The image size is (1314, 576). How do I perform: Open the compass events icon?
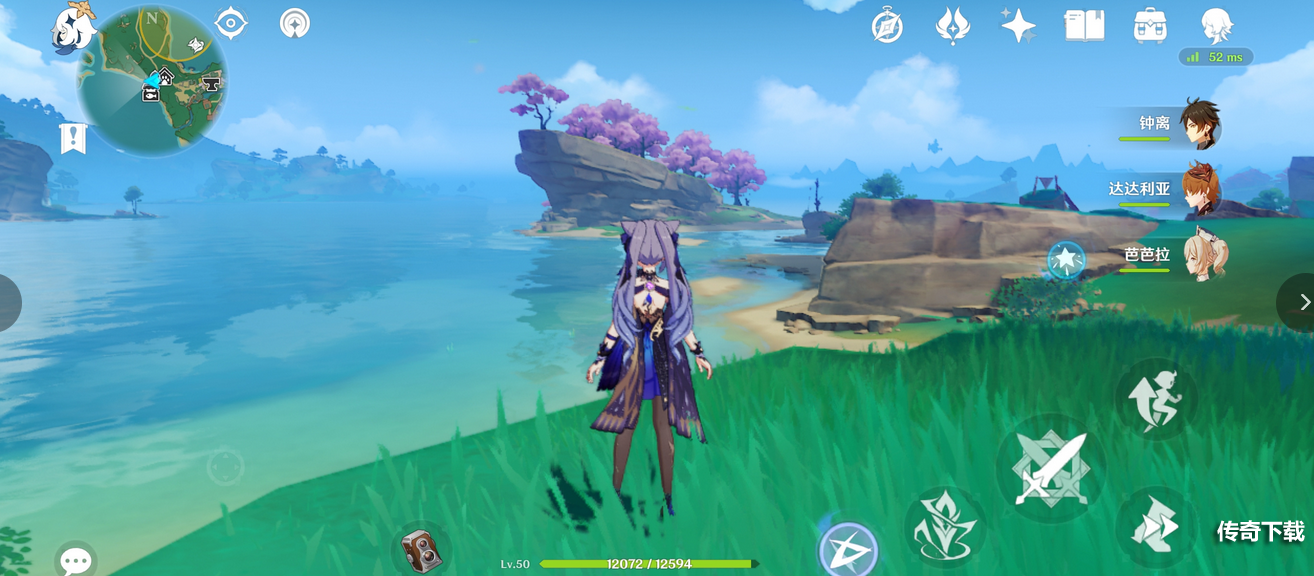click(x=887, y=26)
